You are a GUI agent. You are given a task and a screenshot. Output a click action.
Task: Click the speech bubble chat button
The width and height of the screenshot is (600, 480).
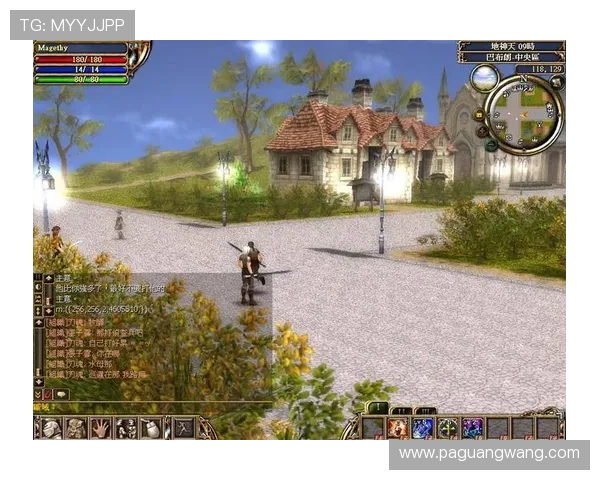61,394
